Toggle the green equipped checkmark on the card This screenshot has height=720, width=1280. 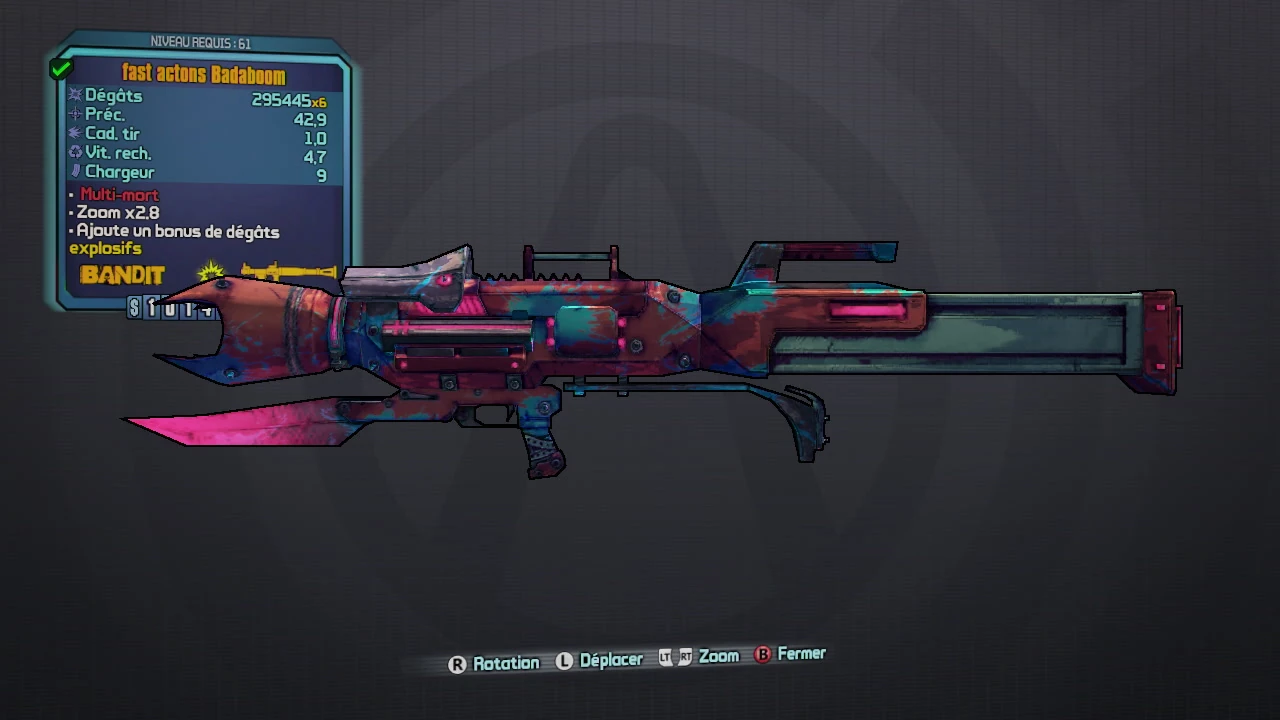[x=60, y=68]
